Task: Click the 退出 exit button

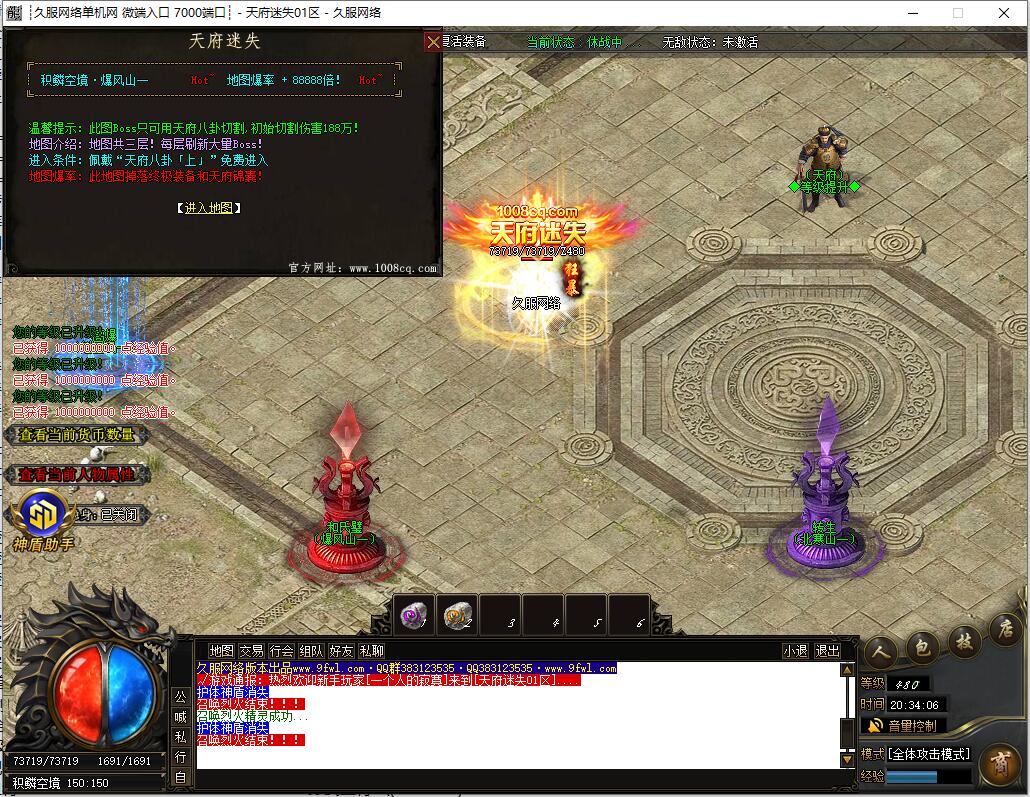Action: pyautogui.click(x=828, y=650)
